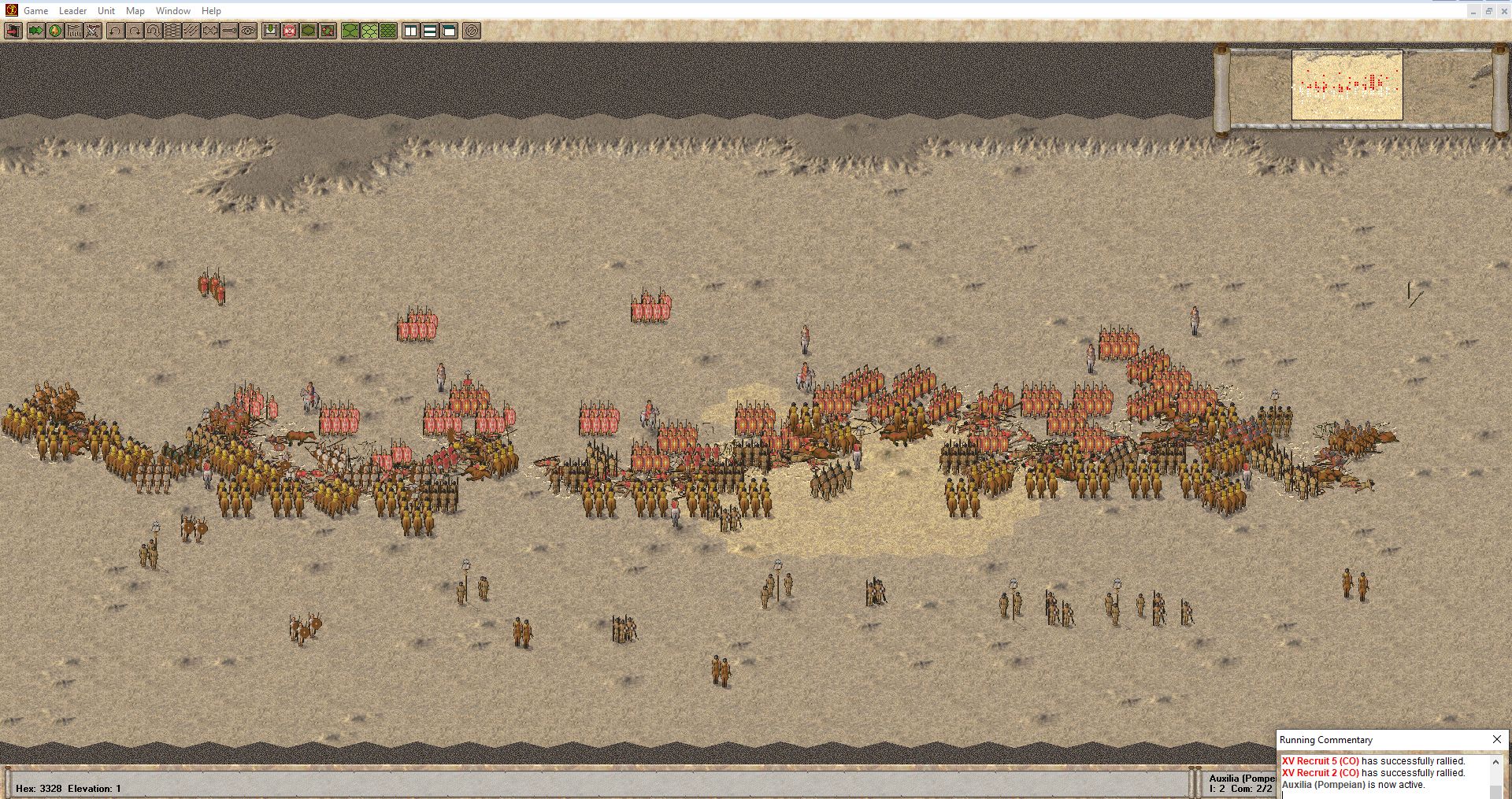The image size is (1512, 799).
Task: Click the eye icon toolbar button
Action: point(249,31)
